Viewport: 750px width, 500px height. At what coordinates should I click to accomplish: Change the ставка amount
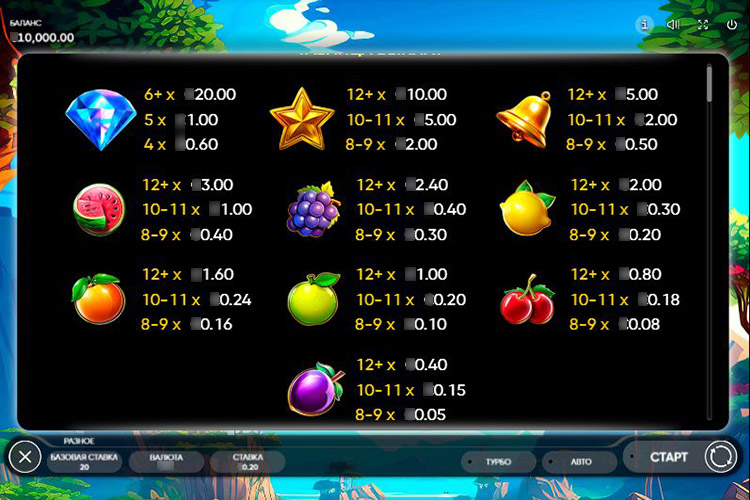click(248, 461)
